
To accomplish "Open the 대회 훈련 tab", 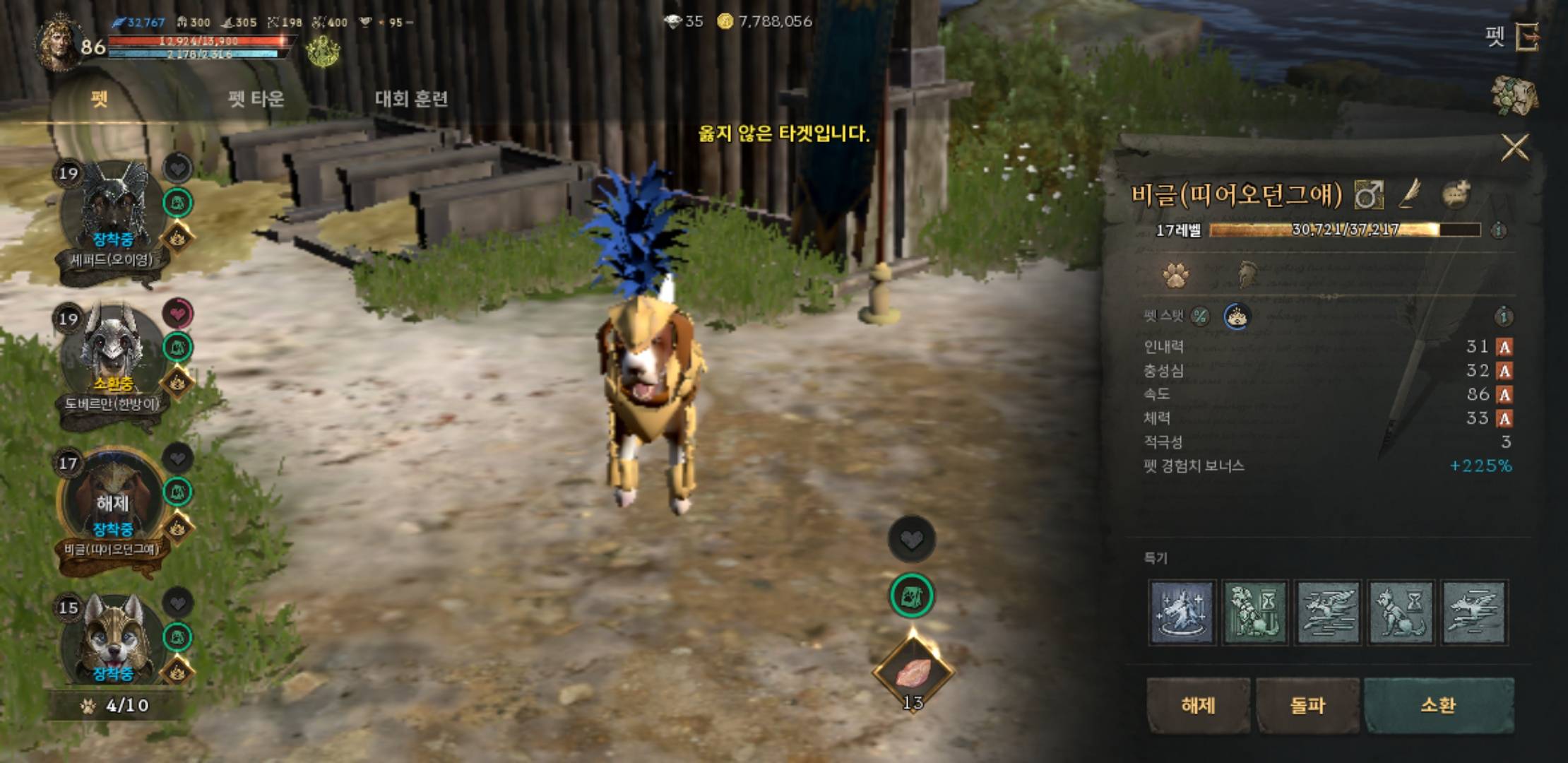I will [x=411, y=98].
